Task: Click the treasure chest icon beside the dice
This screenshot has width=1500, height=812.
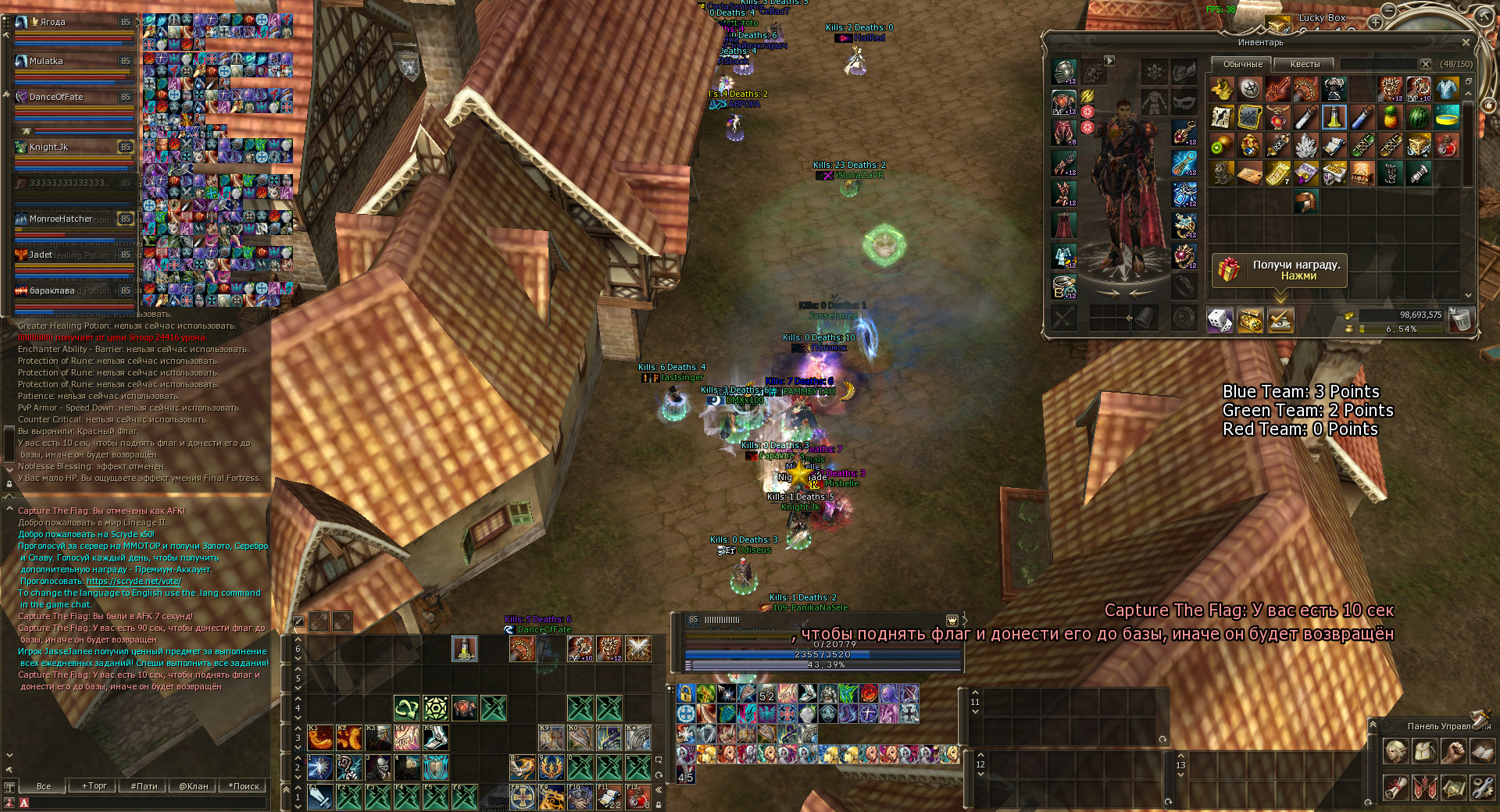Action: pos(1250,320)
